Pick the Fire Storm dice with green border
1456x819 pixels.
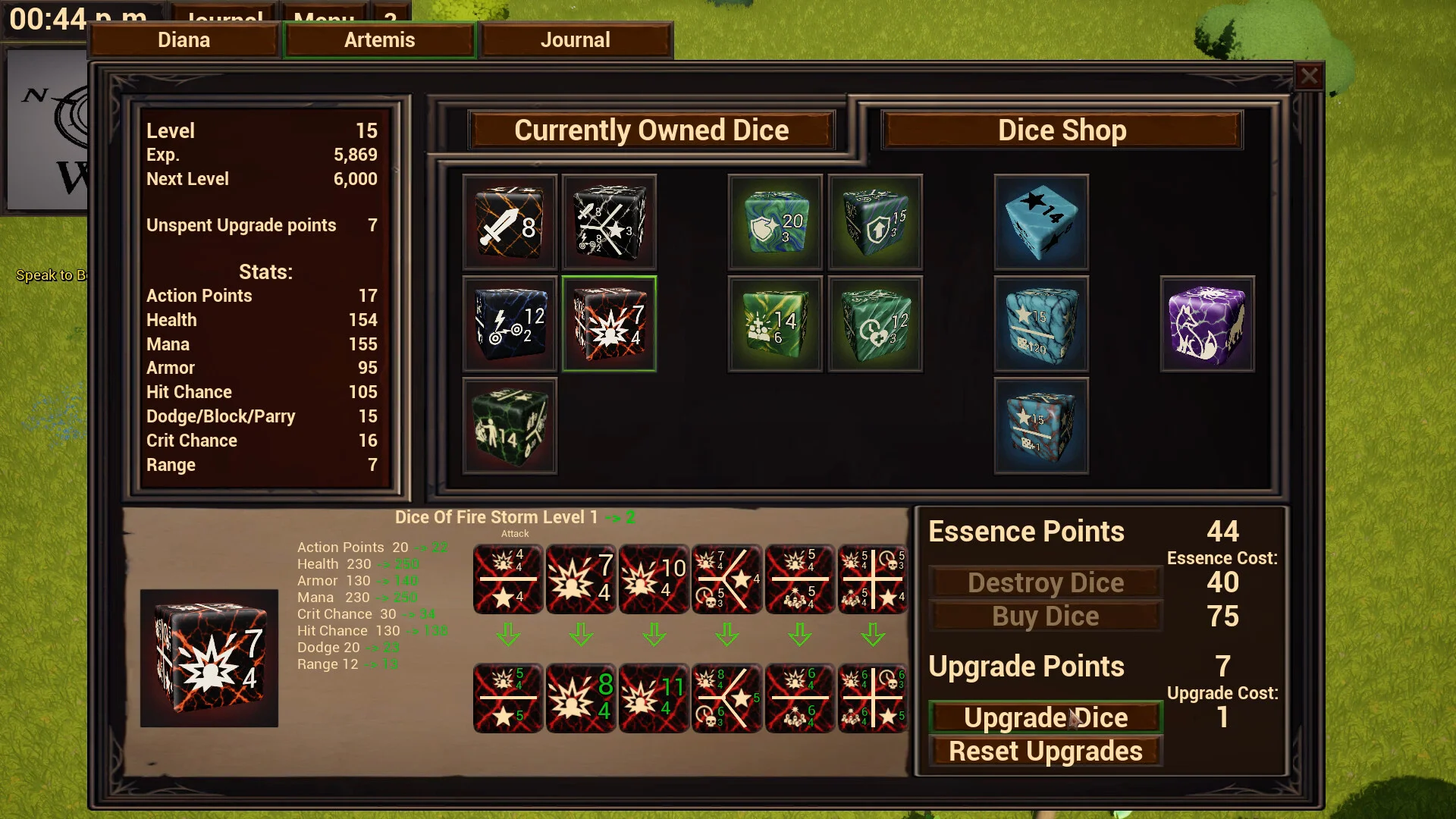[609, 325]
